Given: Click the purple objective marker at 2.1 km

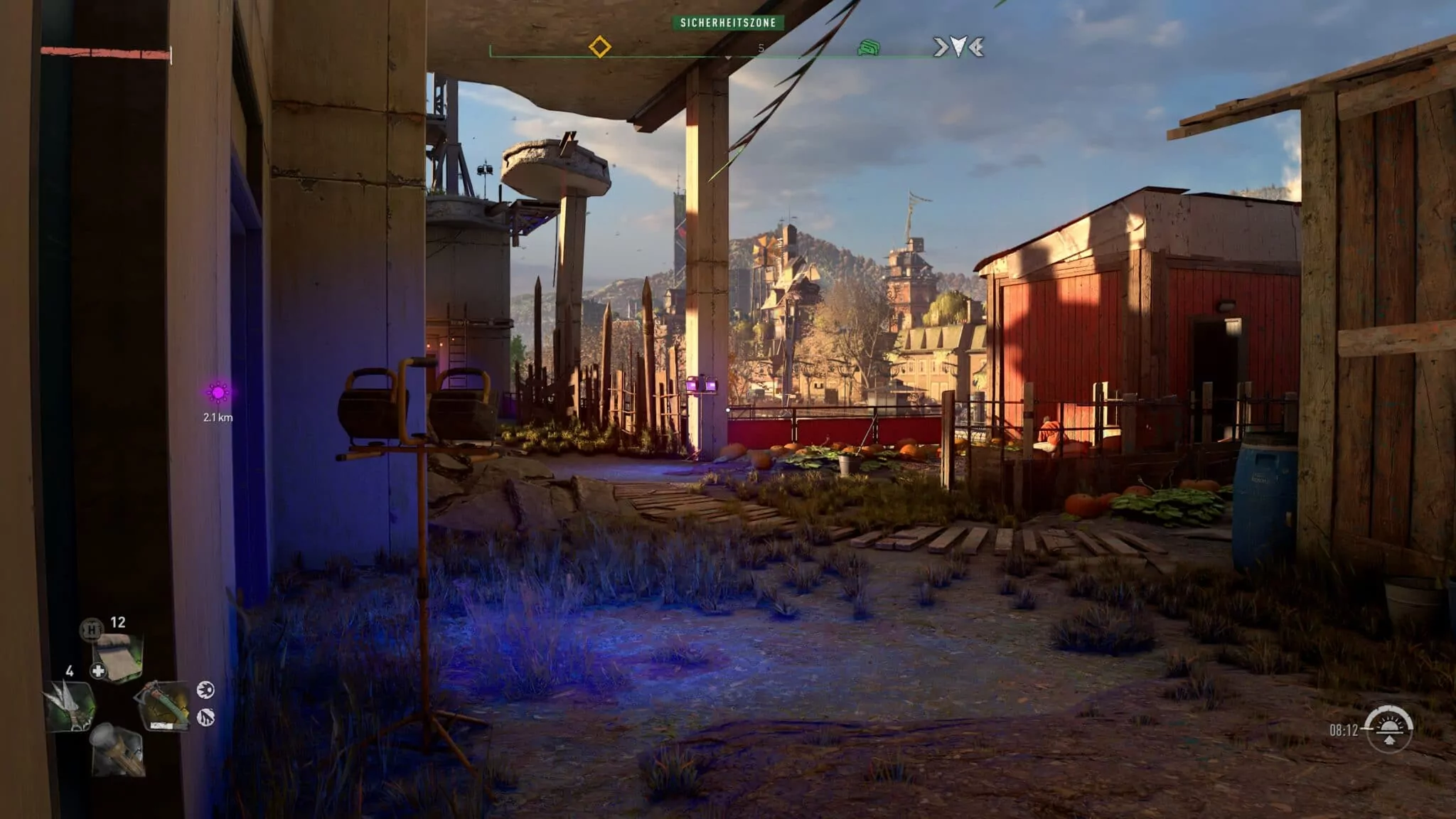Looking at the screenshot, I should 218,392.
